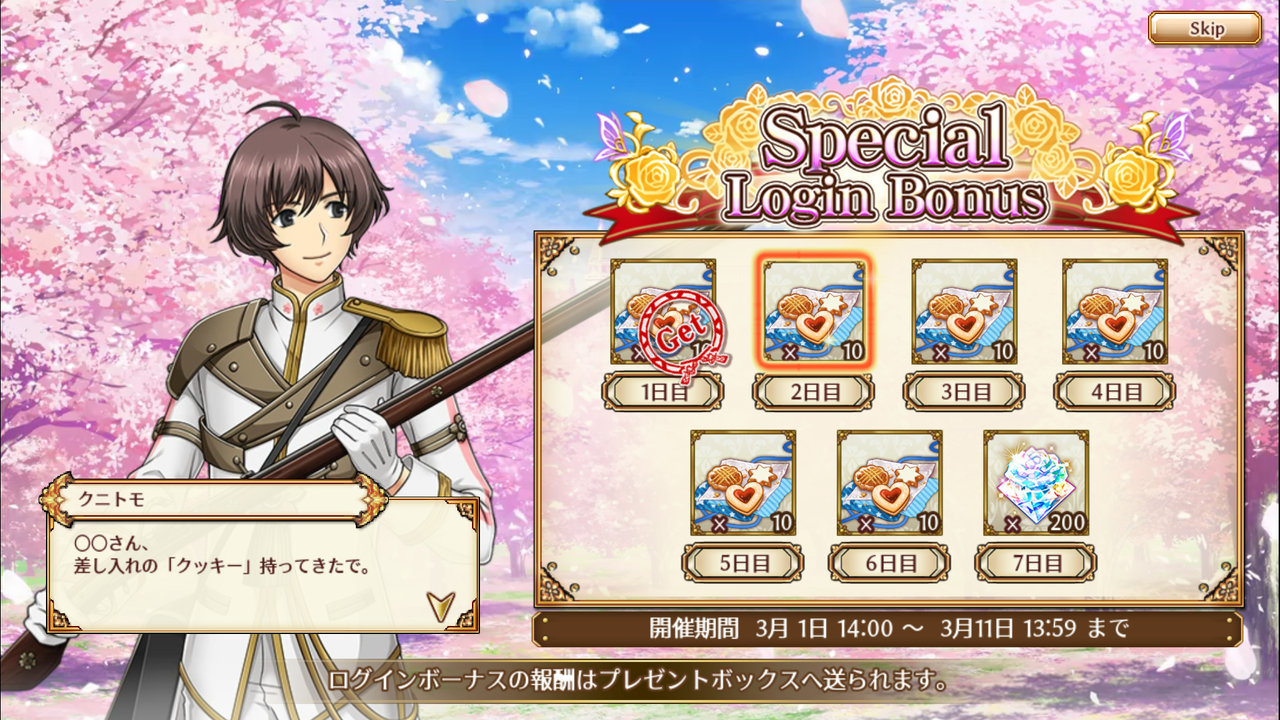Screen dimensions: 1280x720
Task: Select the highlighted day 2 cookie reward
Action: click(x=814, y=311)
